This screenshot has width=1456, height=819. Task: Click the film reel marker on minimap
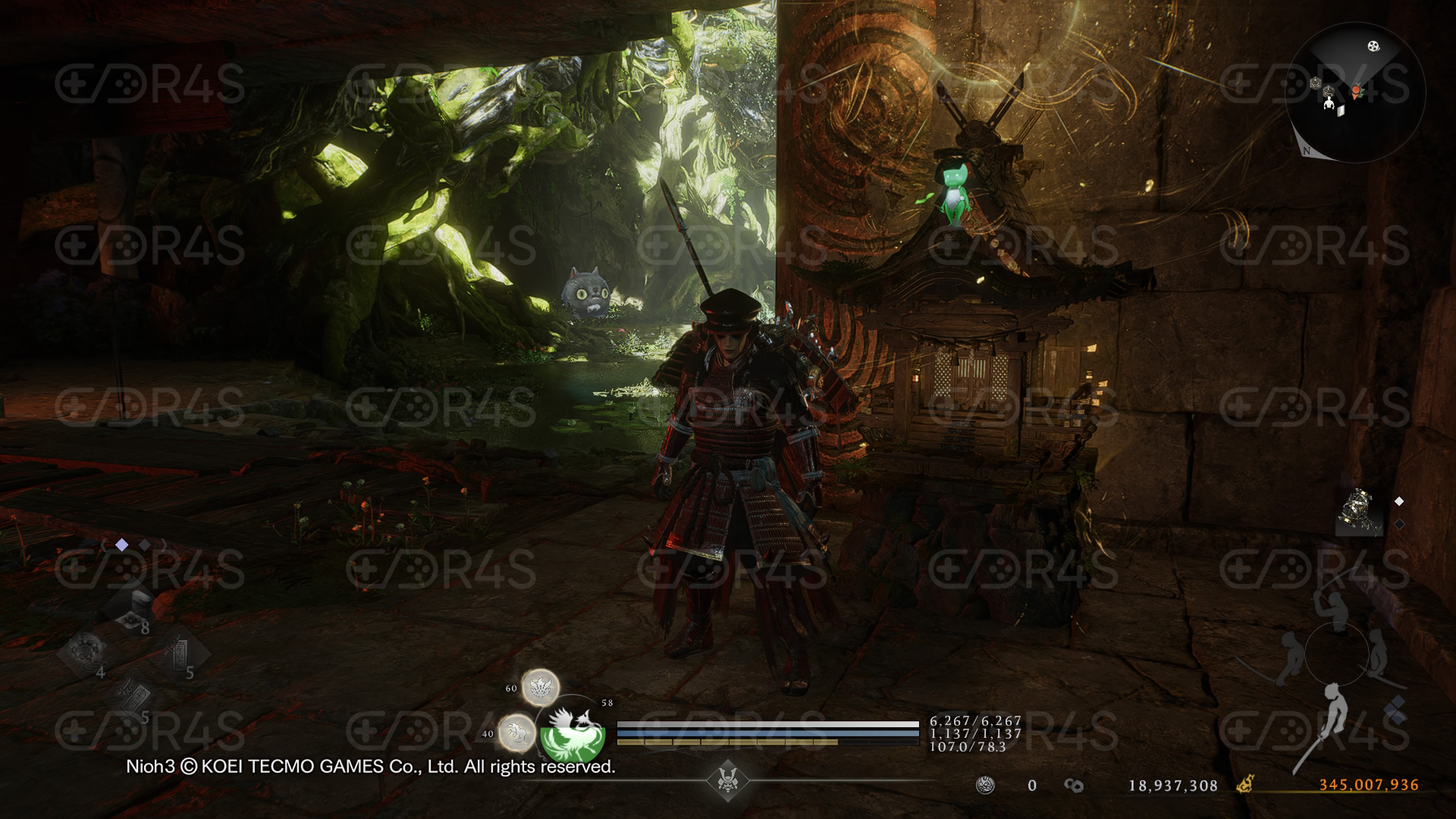(1373, 46)
